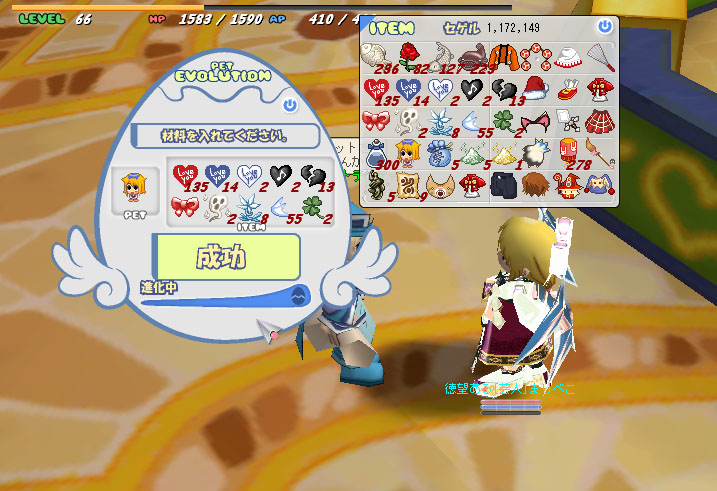Click the navy shorts in the inventory

click(x=502, y=185)
